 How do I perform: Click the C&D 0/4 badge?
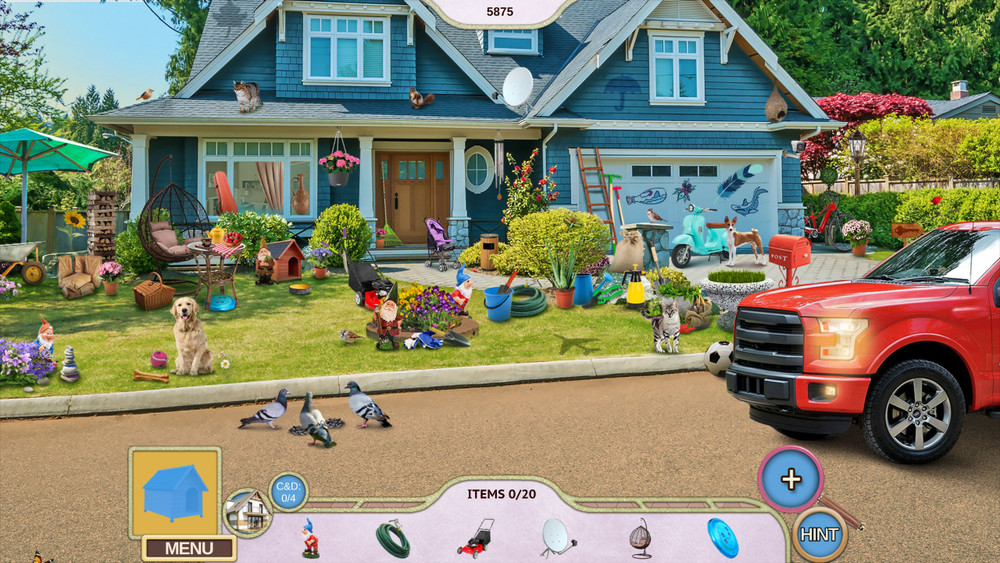(x=288, y=491)
